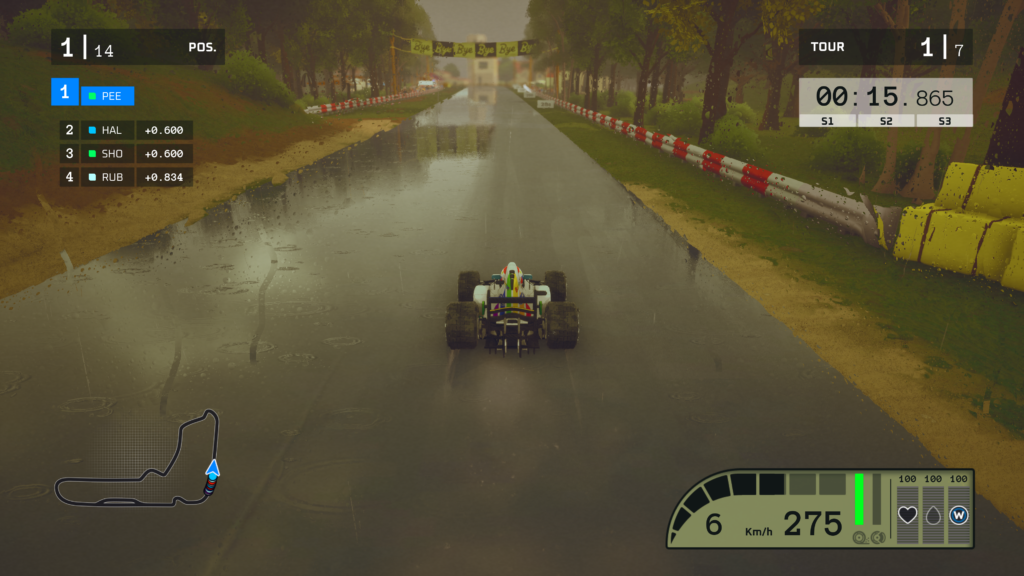Click the fuel droplet icon
This screenshot has width=1024, height=576.
(x=933, y=515)
